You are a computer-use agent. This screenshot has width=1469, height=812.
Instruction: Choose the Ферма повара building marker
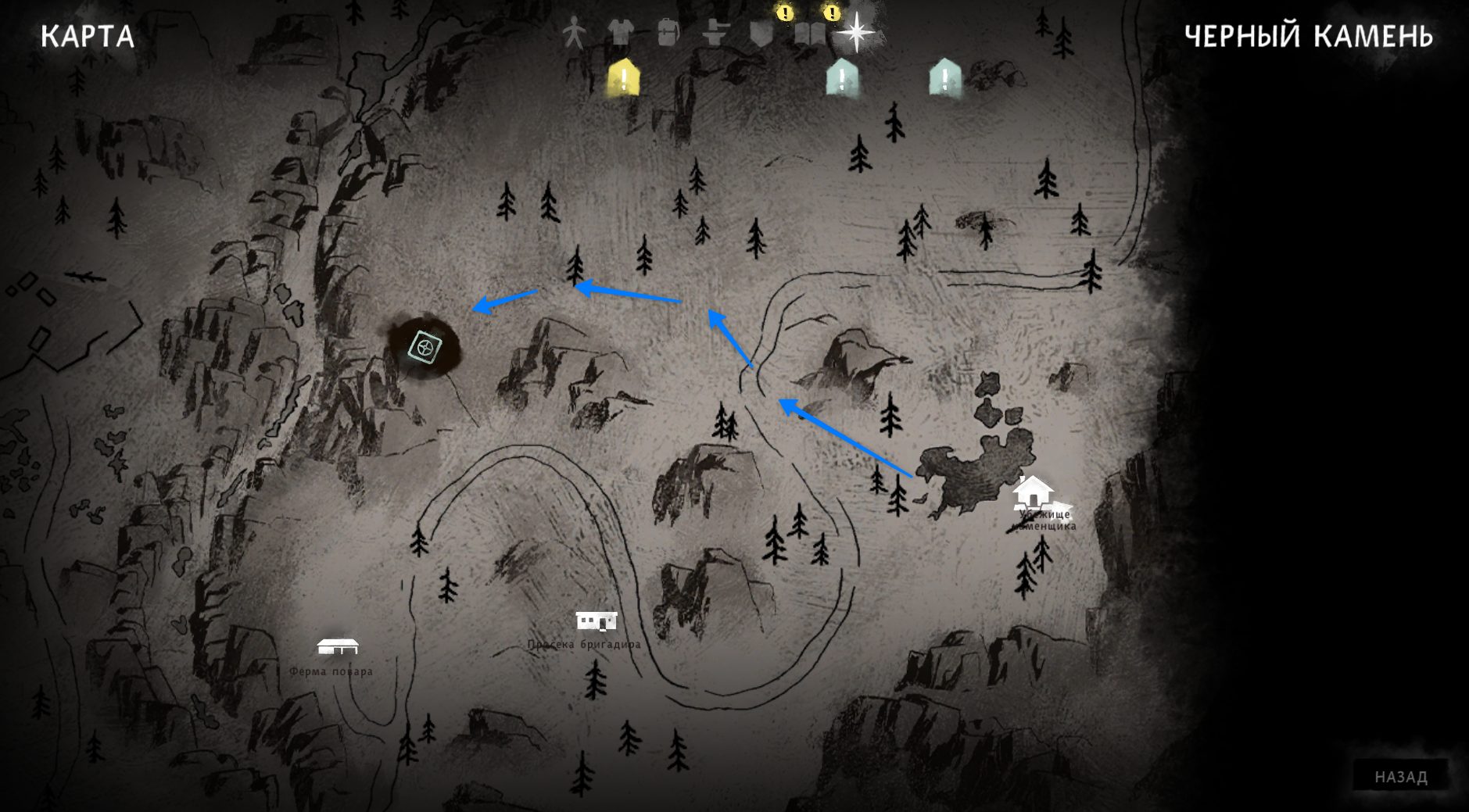click(337, 647)
